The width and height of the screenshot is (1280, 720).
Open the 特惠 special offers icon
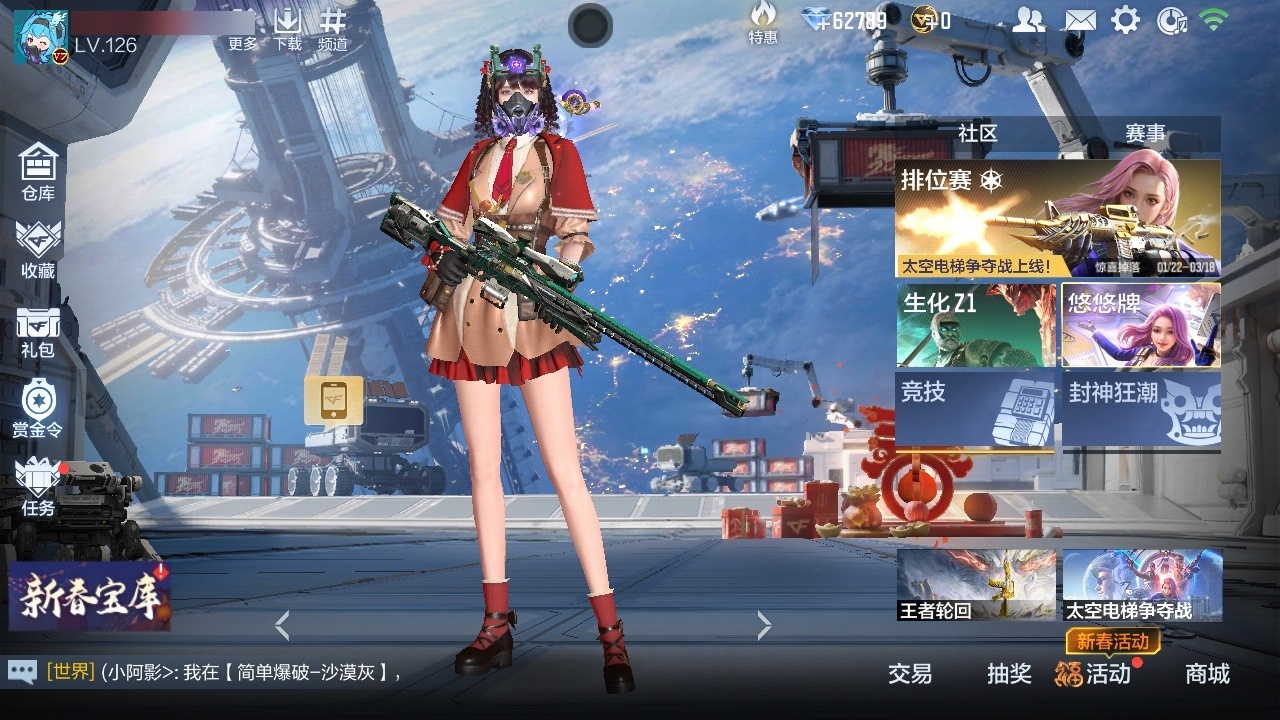pyautogui.click(x=763, y=23)
